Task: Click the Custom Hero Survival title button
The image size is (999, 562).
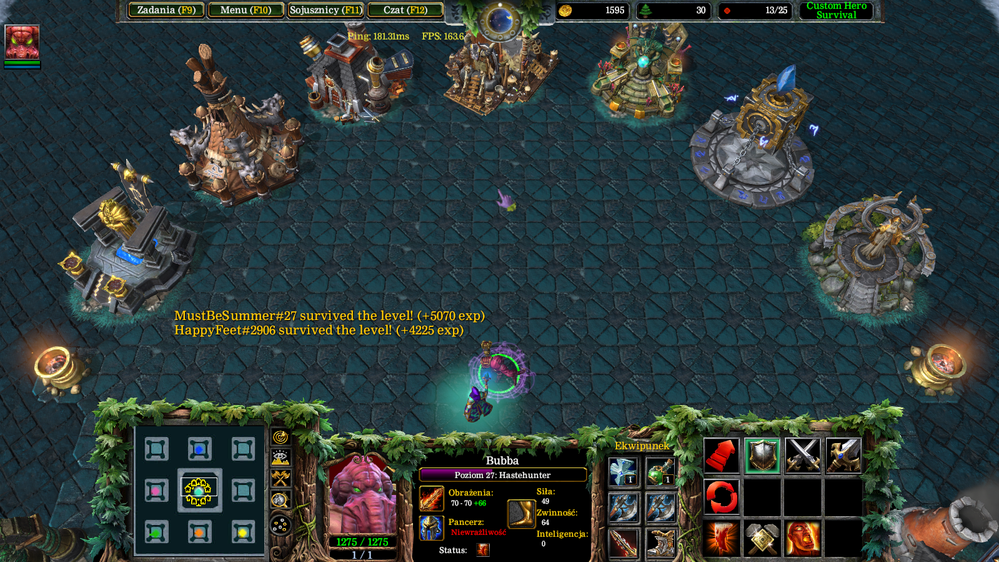Action: pos(836,11)
